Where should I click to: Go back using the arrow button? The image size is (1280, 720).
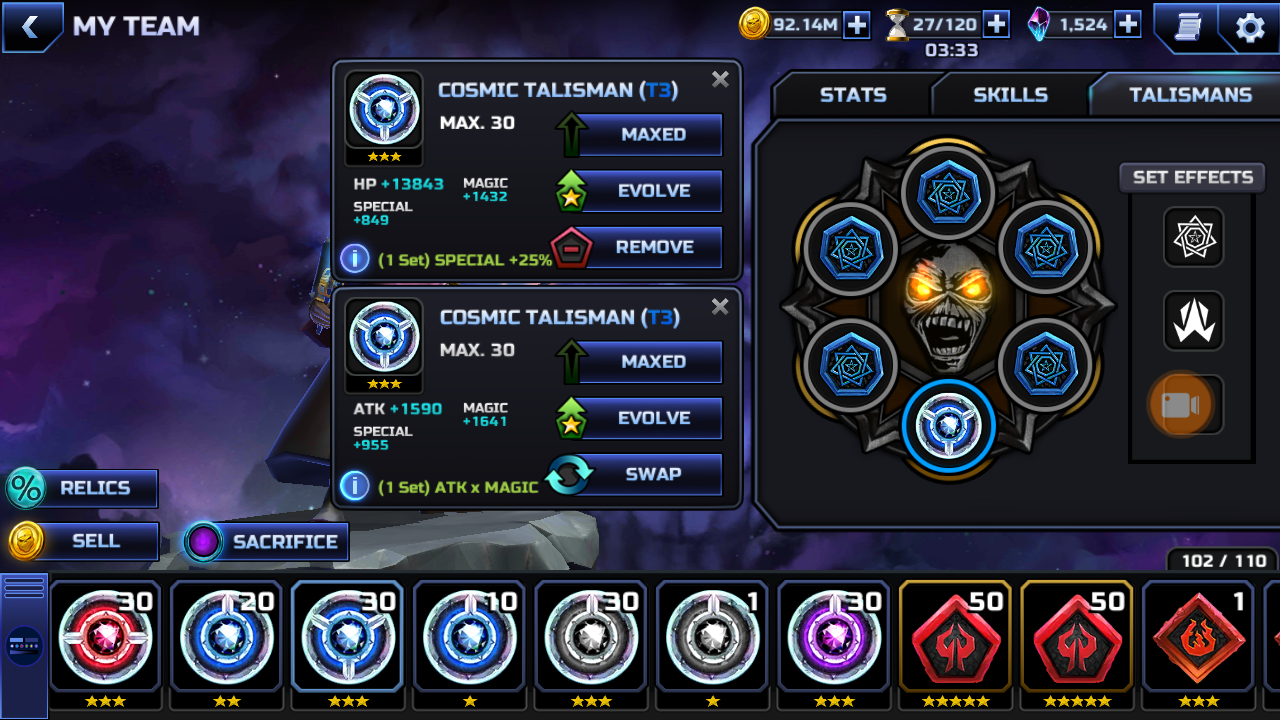tap(31, 27)
